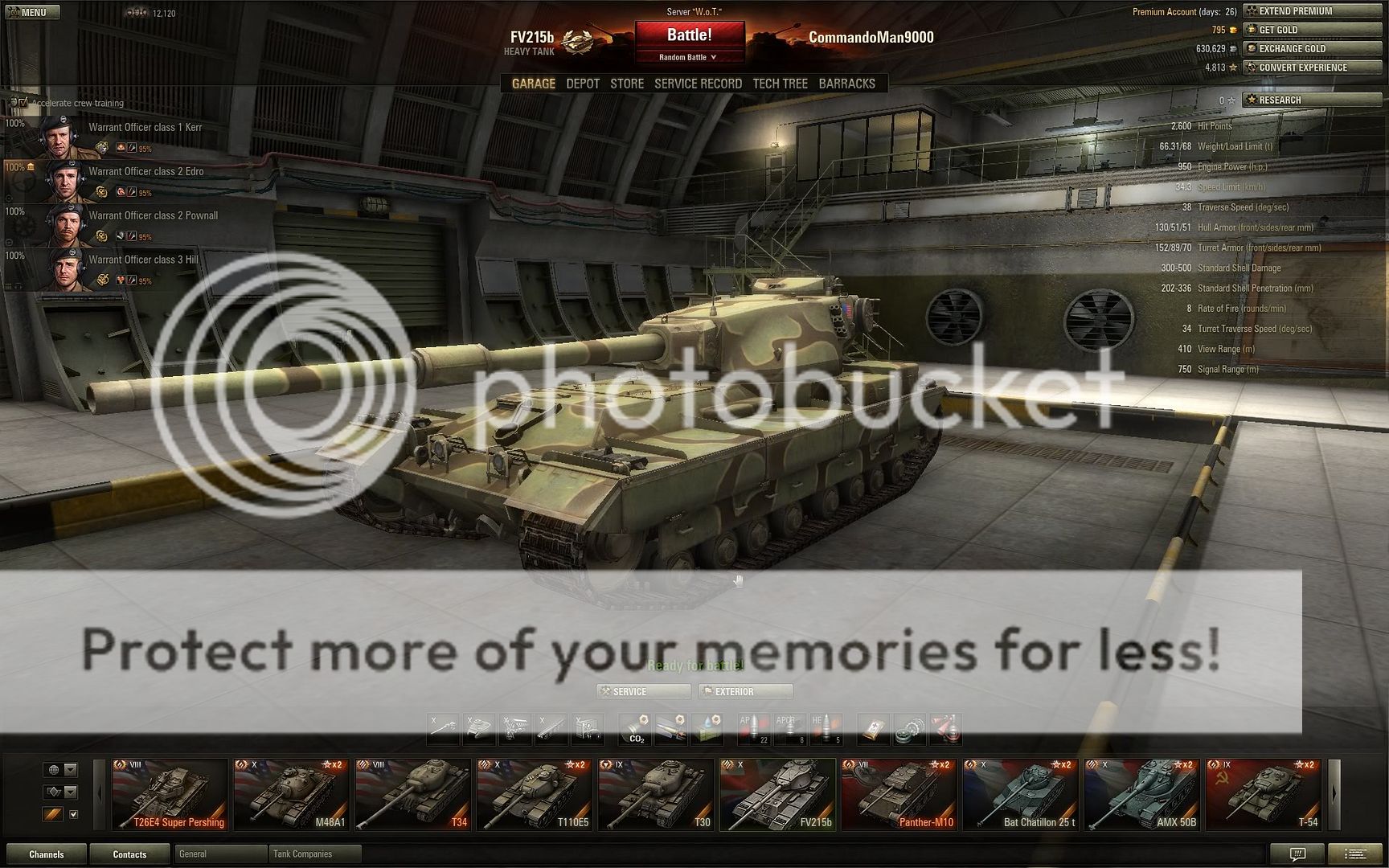The height and width of the screenshot is (868, 1389).
Task: Go to the Tech Tree tab
Action: (x=780, y=84)
